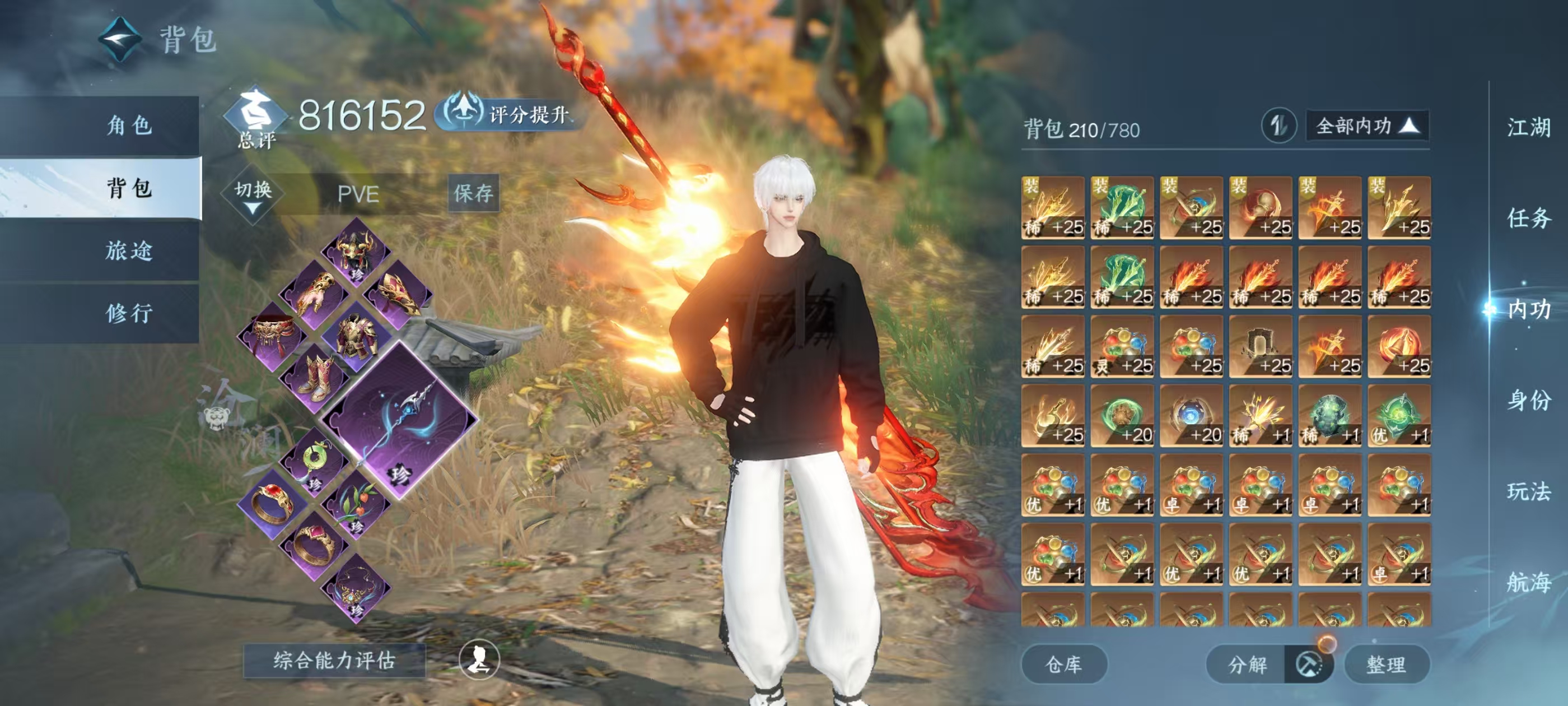
Task: Click the 分解 dismantle button
Action: point(1247,665)
